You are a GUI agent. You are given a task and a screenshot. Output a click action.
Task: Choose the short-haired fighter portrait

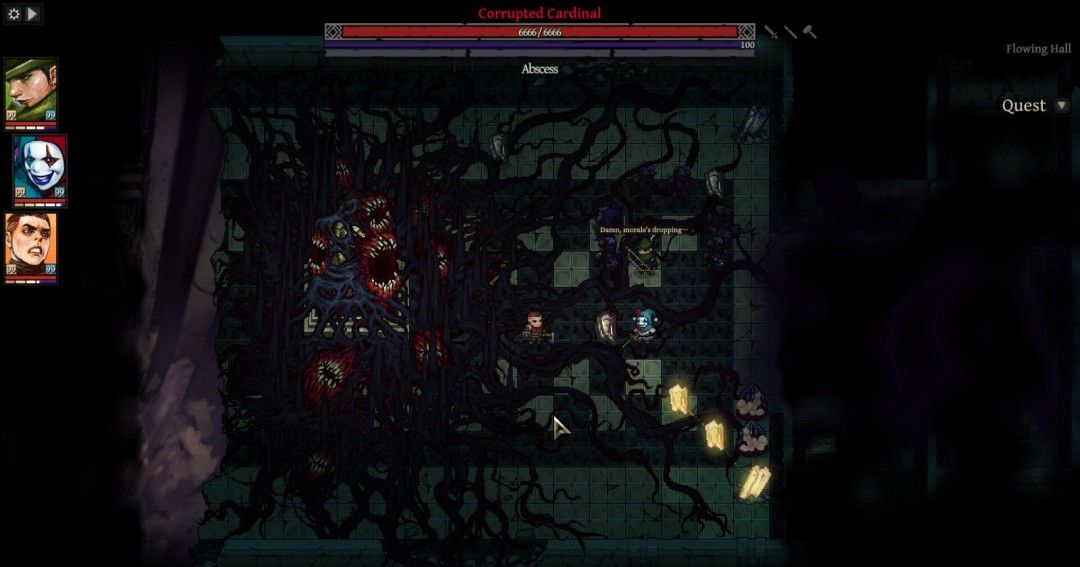[31, 245]
